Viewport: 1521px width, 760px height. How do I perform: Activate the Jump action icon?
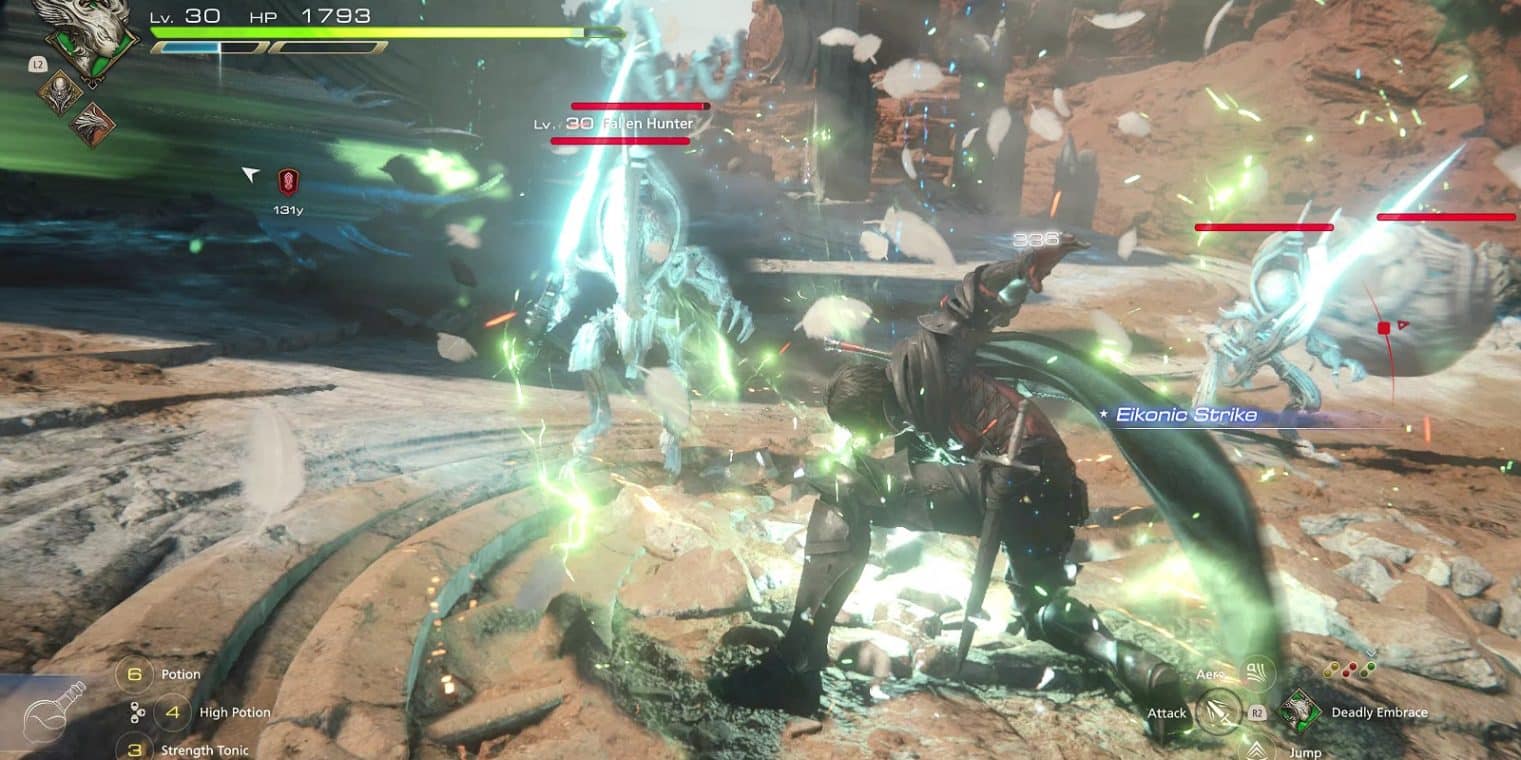point(1255,750)
